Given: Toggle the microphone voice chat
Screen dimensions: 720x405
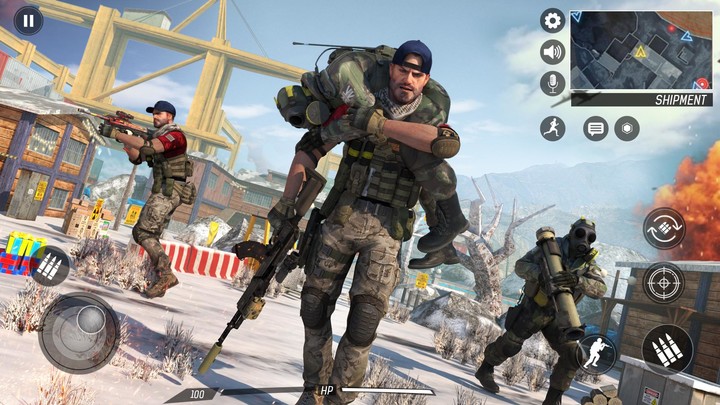Looking at the screenshot, I should click(552, 83).
